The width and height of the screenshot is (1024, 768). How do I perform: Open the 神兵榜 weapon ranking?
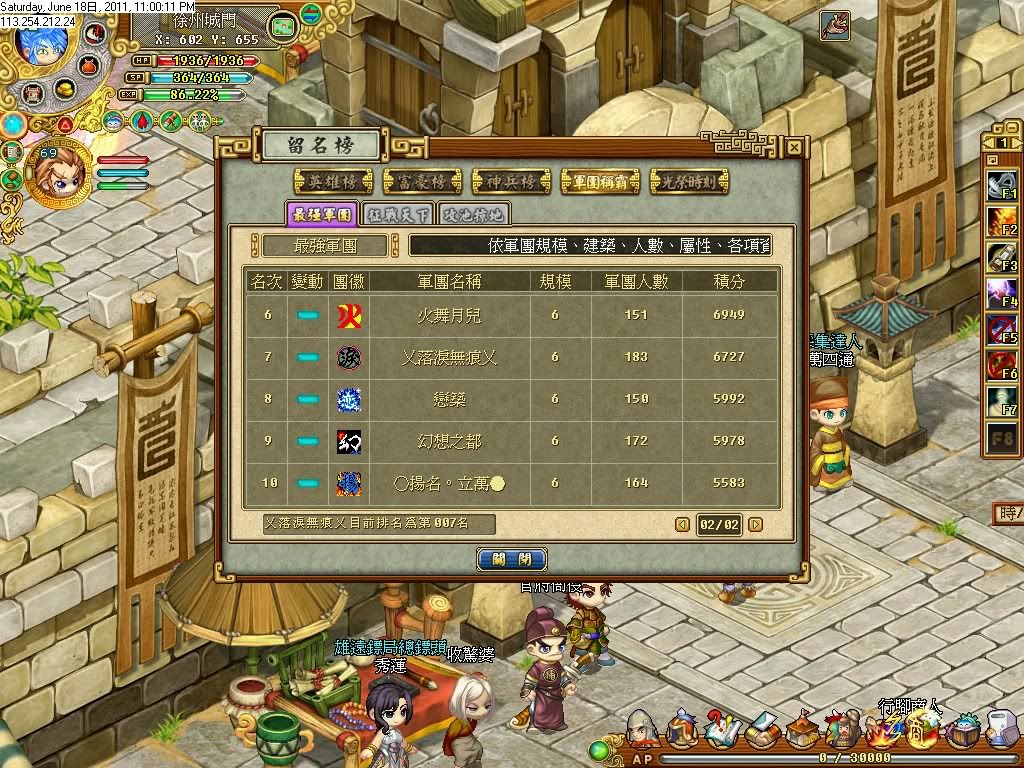tap(509, 181)
